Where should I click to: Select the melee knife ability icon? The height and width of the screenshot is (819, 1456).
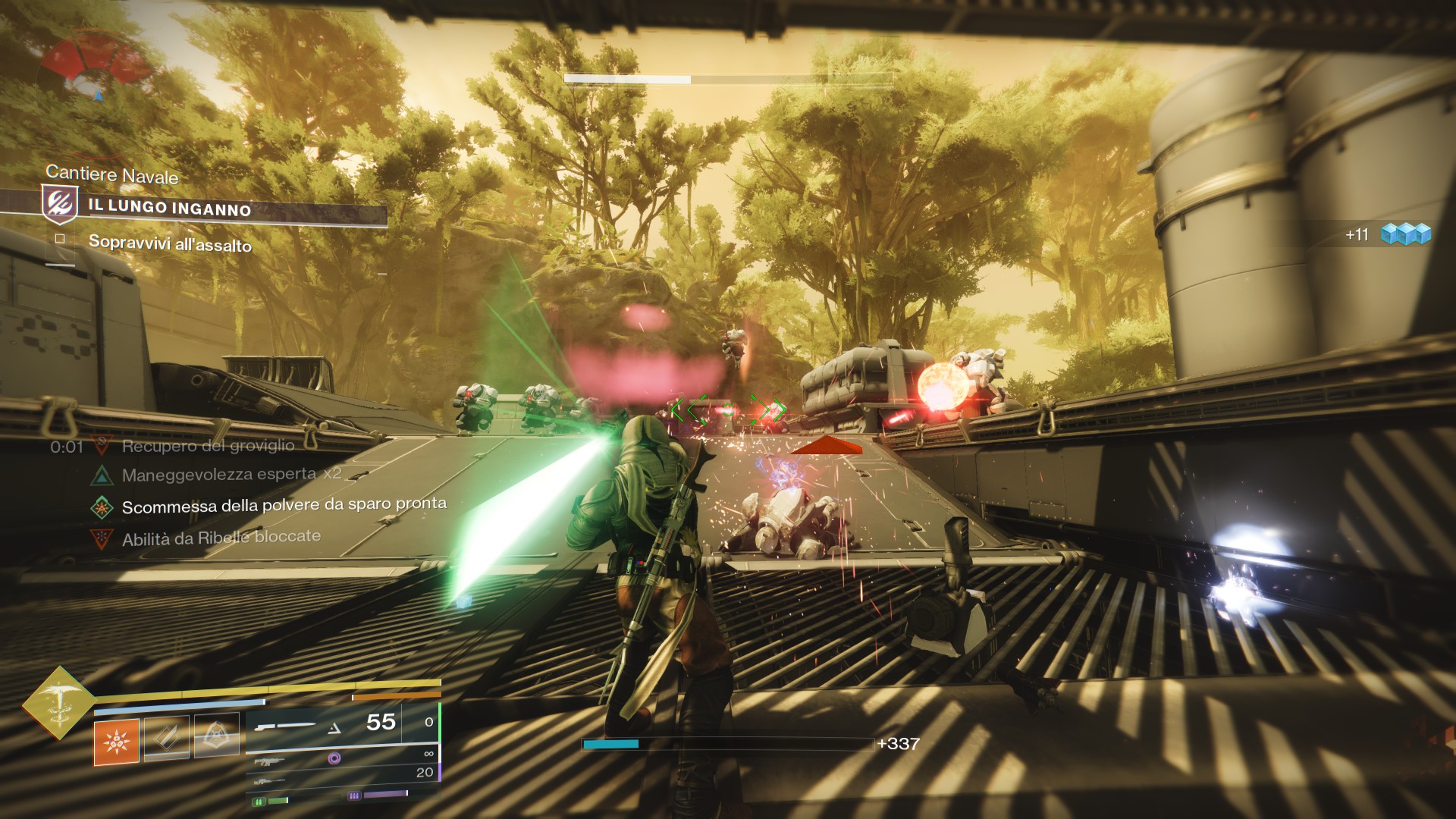point(167,738)
